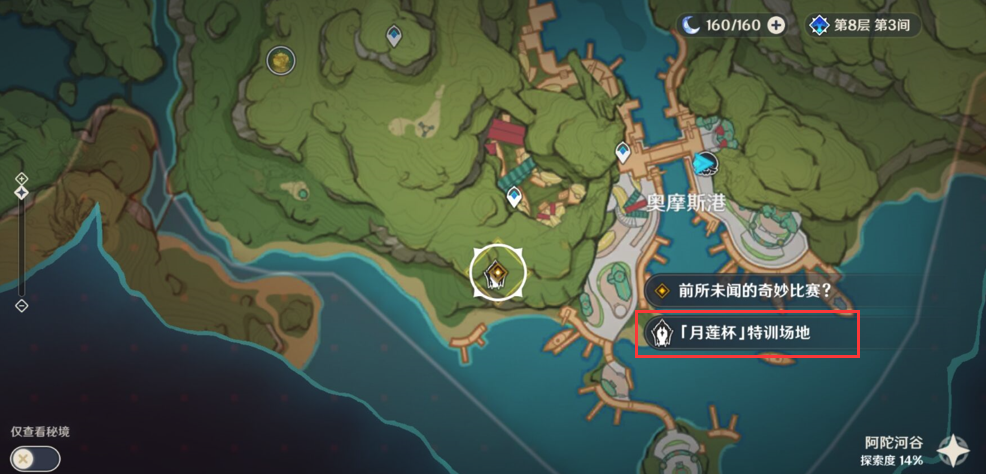Image resolution: width=986 pixels, height=474 pixels.
Task: Open the Spiral Abyss 第8层 第3间 indicator
Action: point(860,26)
